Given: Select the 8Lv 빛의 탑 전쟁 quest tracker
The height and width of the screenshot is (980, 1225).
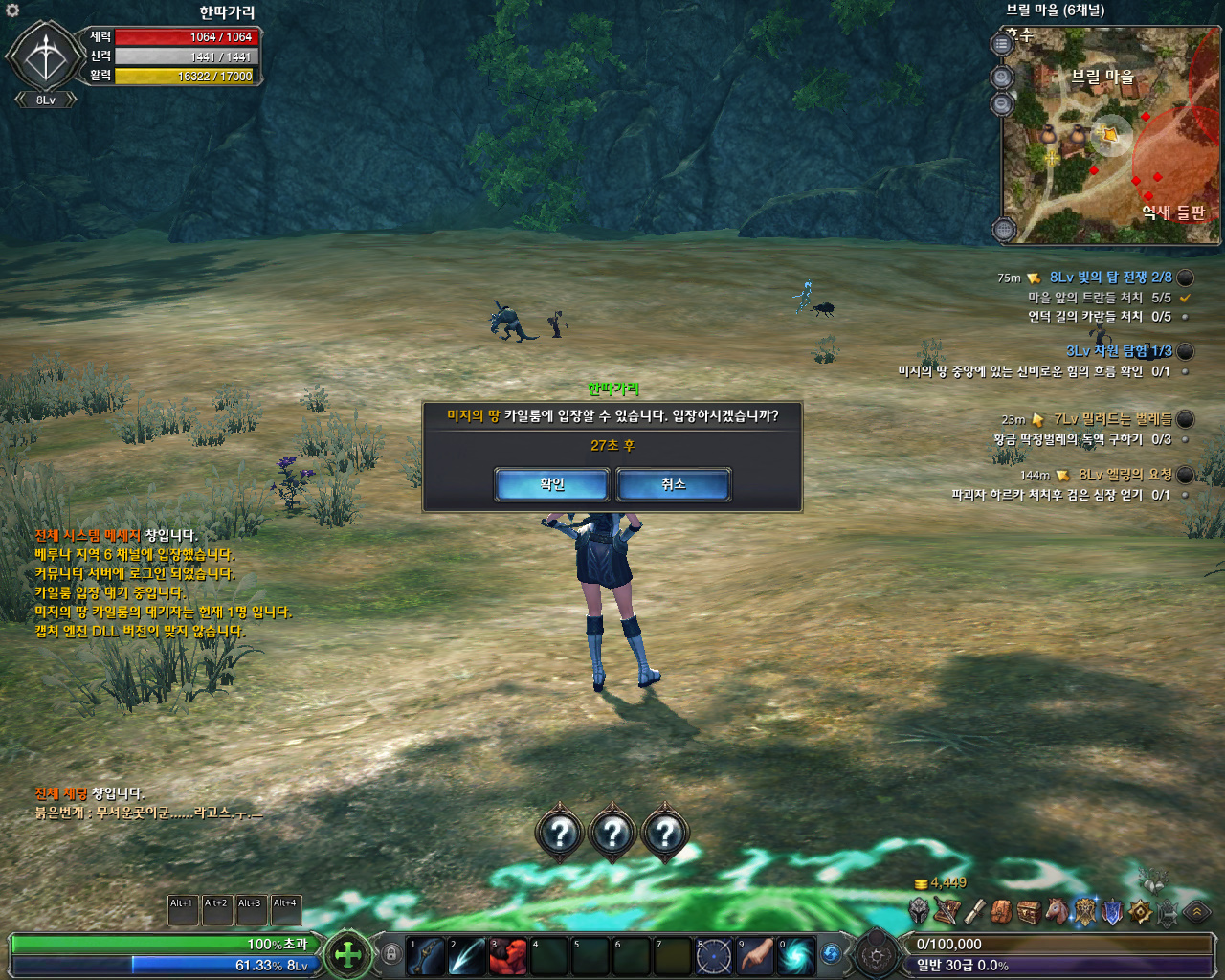Looking at the screenshot, I should click(1110, 278).
